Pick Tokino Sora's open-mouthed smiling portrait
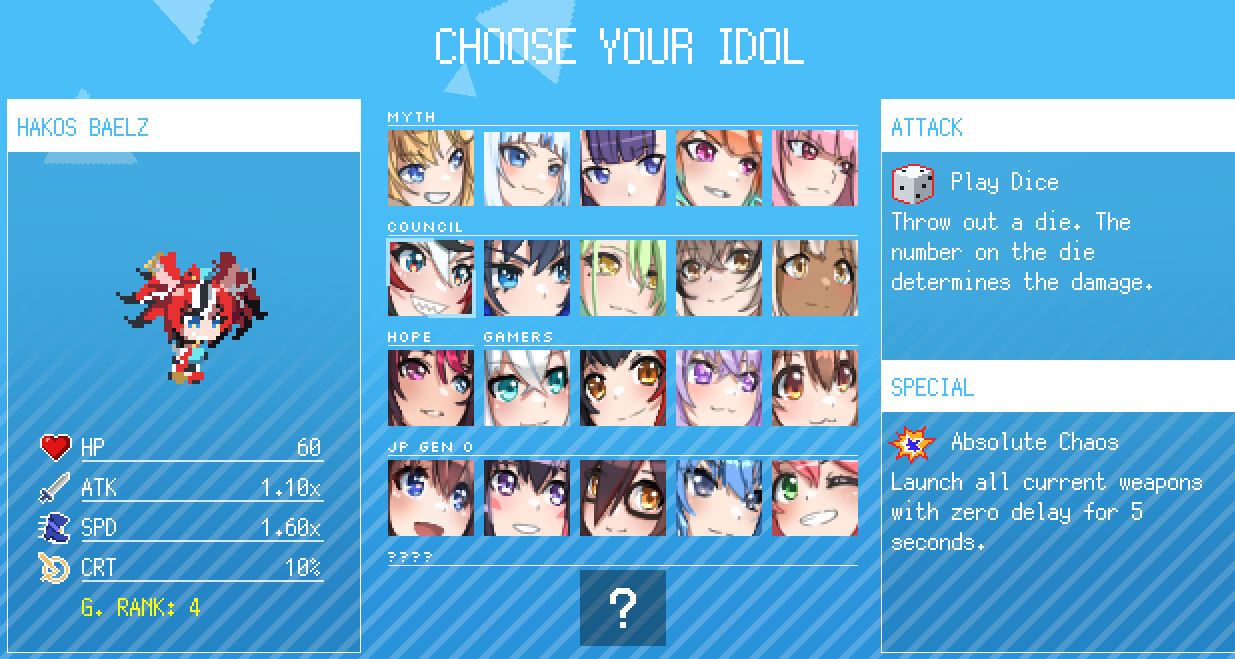The image size is (1235, 659). [431, 498]
